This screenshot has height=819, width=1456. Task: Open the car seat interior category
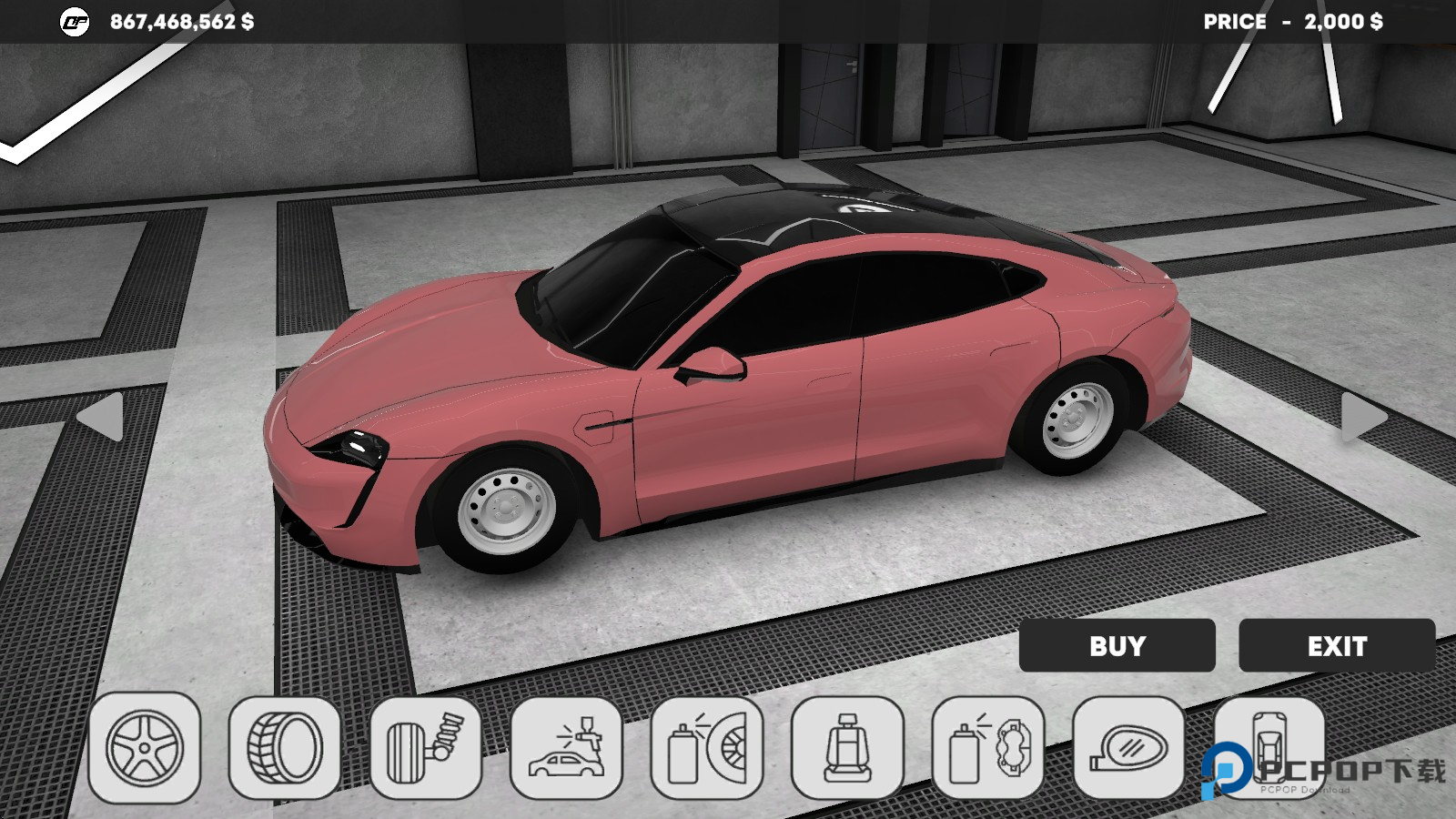tap(847, 748)
